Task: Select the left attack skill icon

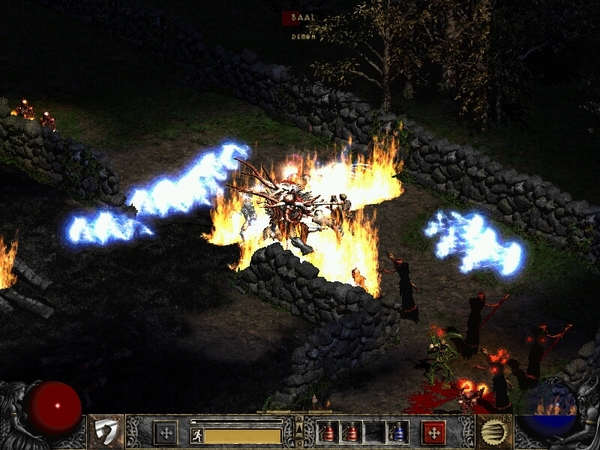Action: click(x=104, y=432)
